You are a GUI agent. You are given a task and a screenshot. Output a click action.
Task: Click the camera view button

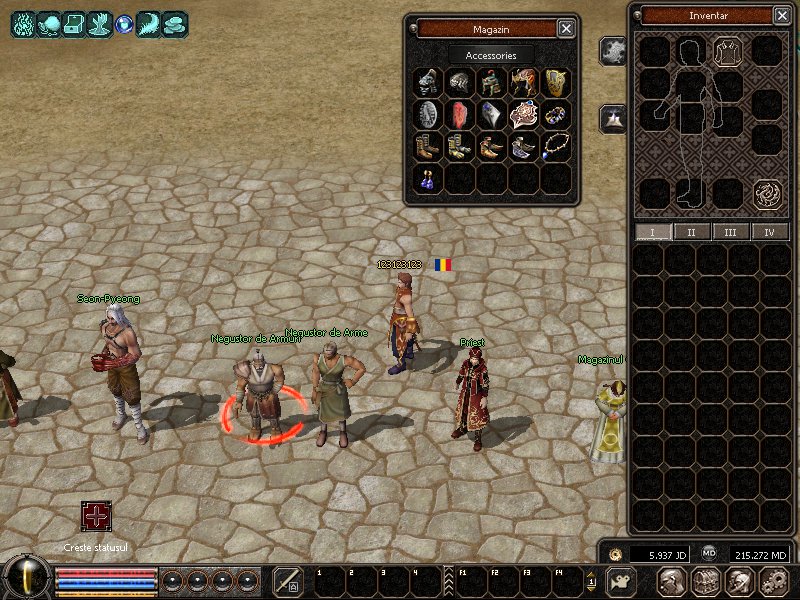pos(622,581)
